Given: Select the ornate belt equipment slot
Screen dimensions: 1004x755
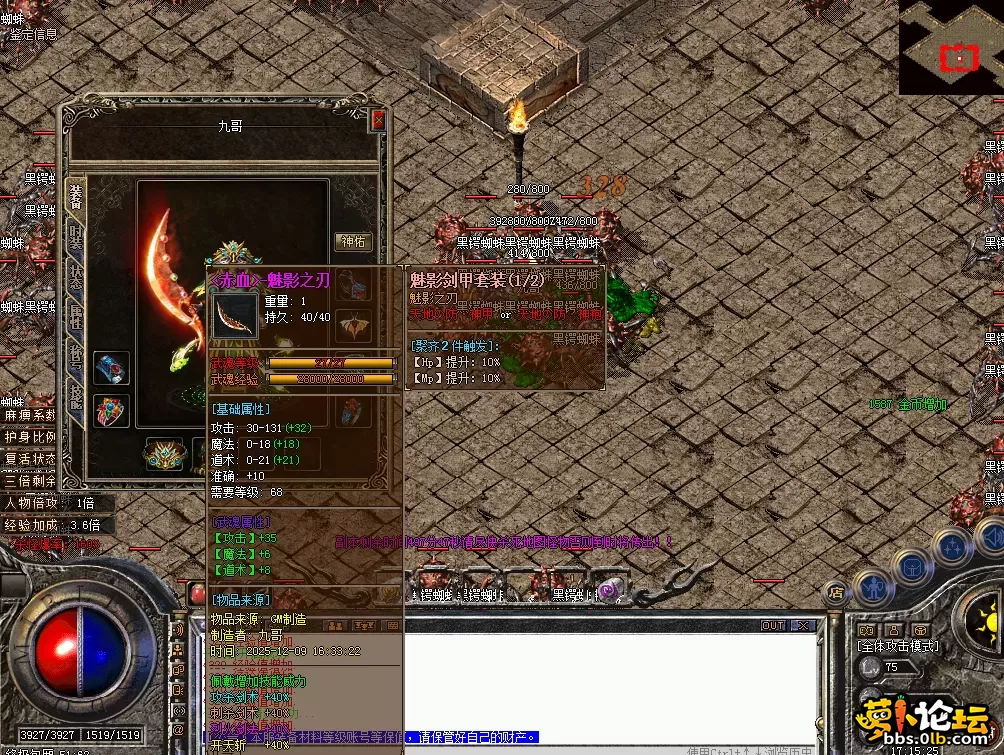Looking at the screenshot, I should 165,454.
